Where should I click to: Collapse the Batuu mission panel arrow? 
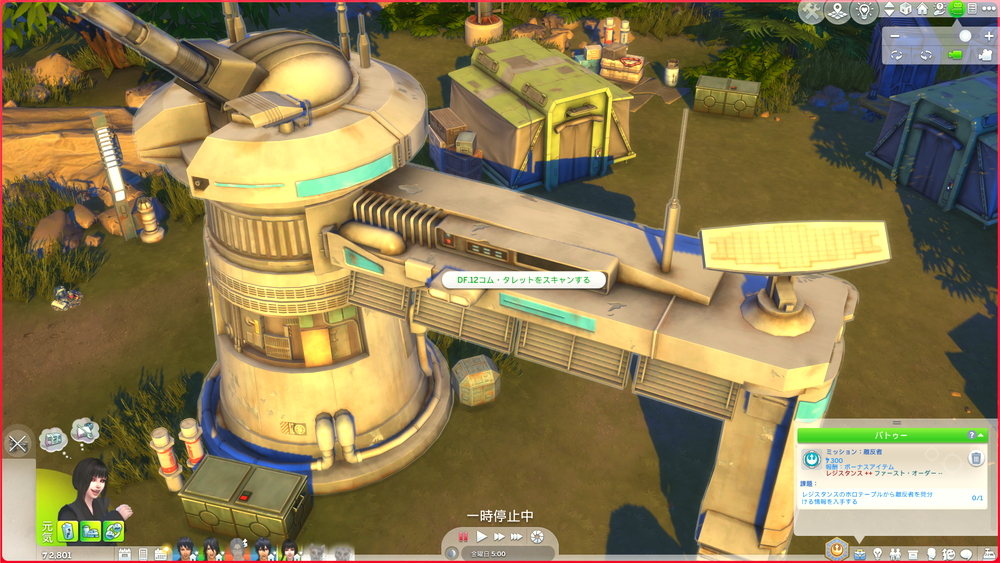[982, 435]
